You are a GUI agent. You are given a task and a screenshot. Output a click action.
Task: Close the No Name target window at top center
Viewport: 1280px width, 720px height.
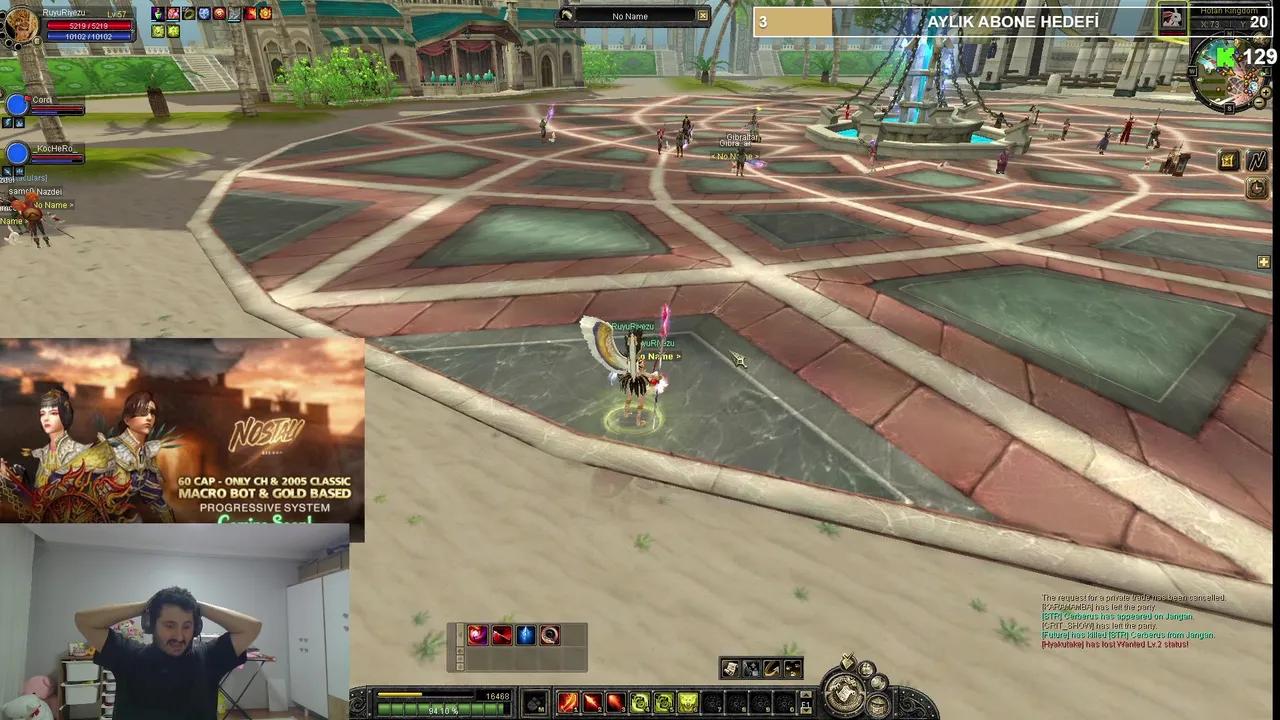pos(702,16)
